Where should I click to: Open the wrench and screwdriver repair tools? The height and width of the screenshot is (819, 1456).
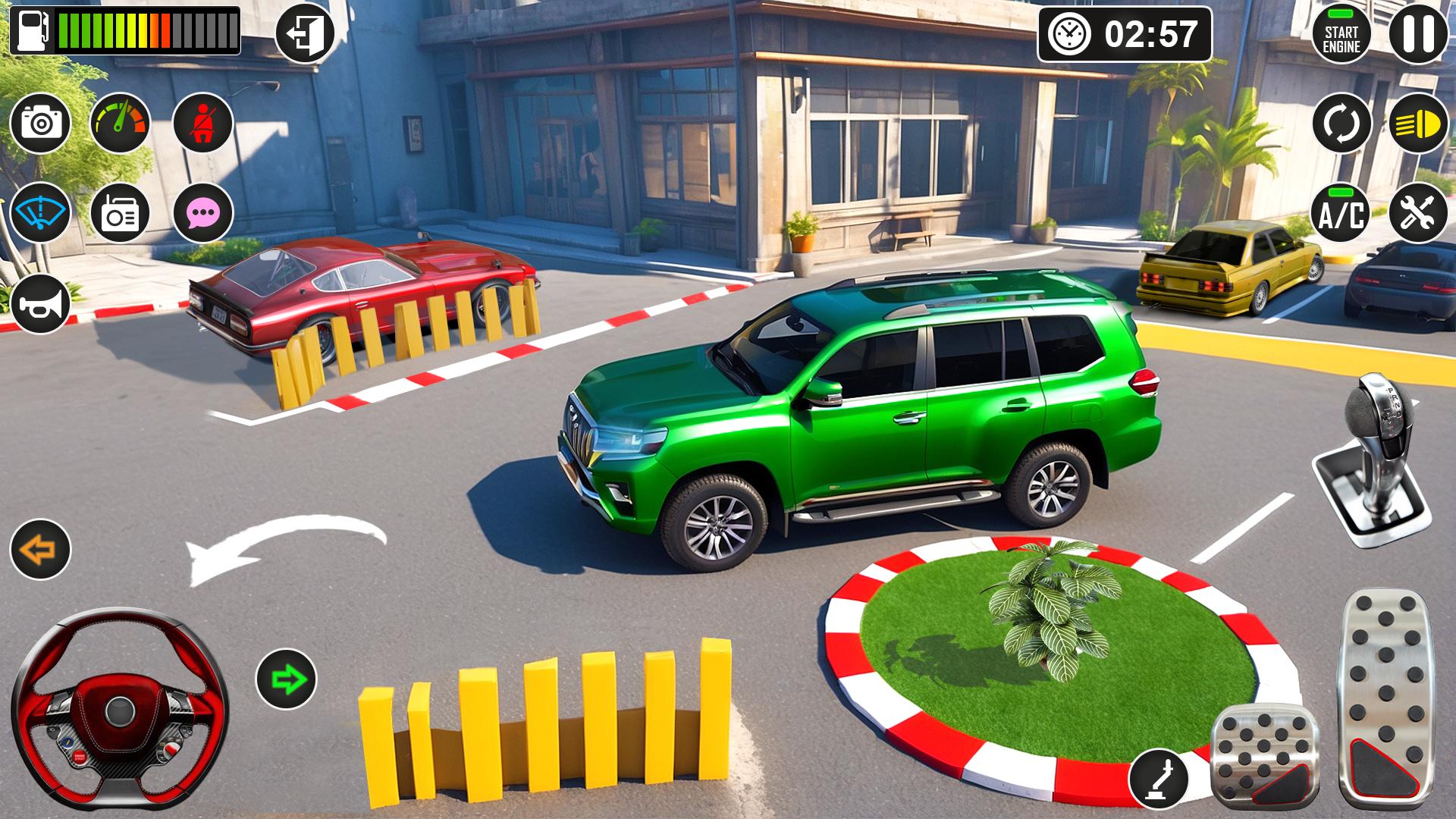click(1418, 213)
